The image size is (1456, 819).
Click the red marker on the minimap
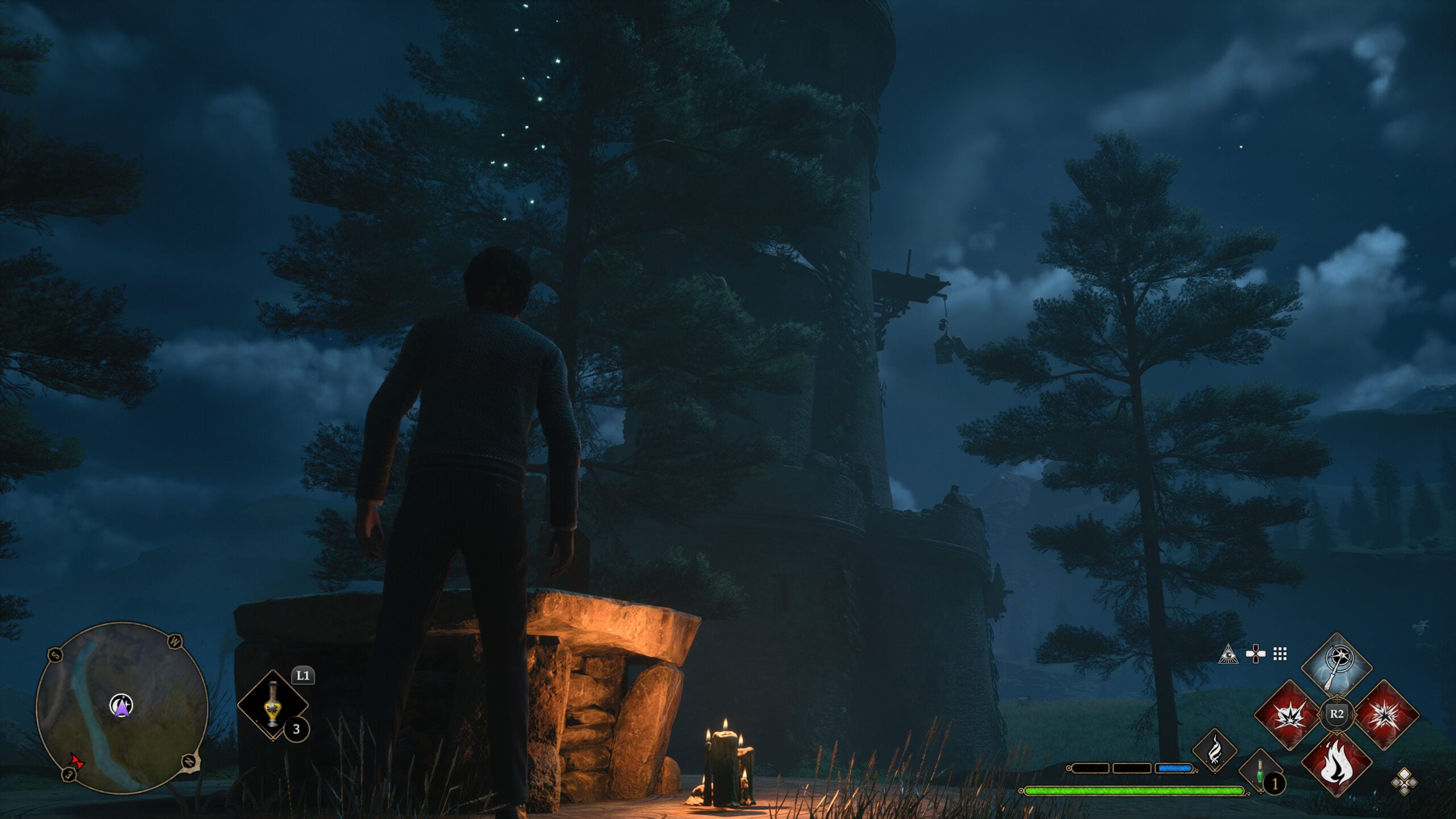click(x=75, y=761)
